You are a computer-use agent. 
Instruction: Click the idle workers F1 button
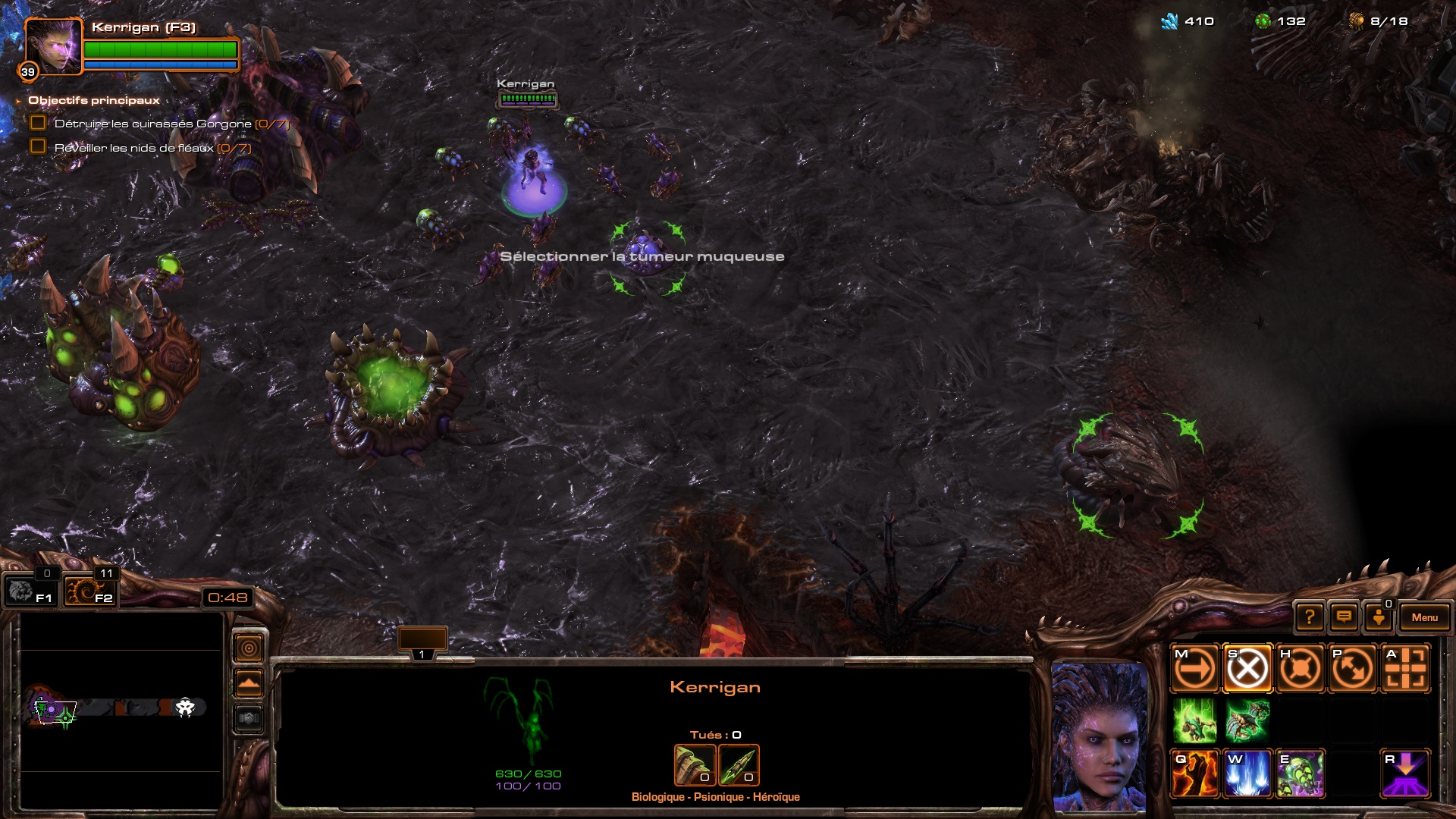(29, 591)
